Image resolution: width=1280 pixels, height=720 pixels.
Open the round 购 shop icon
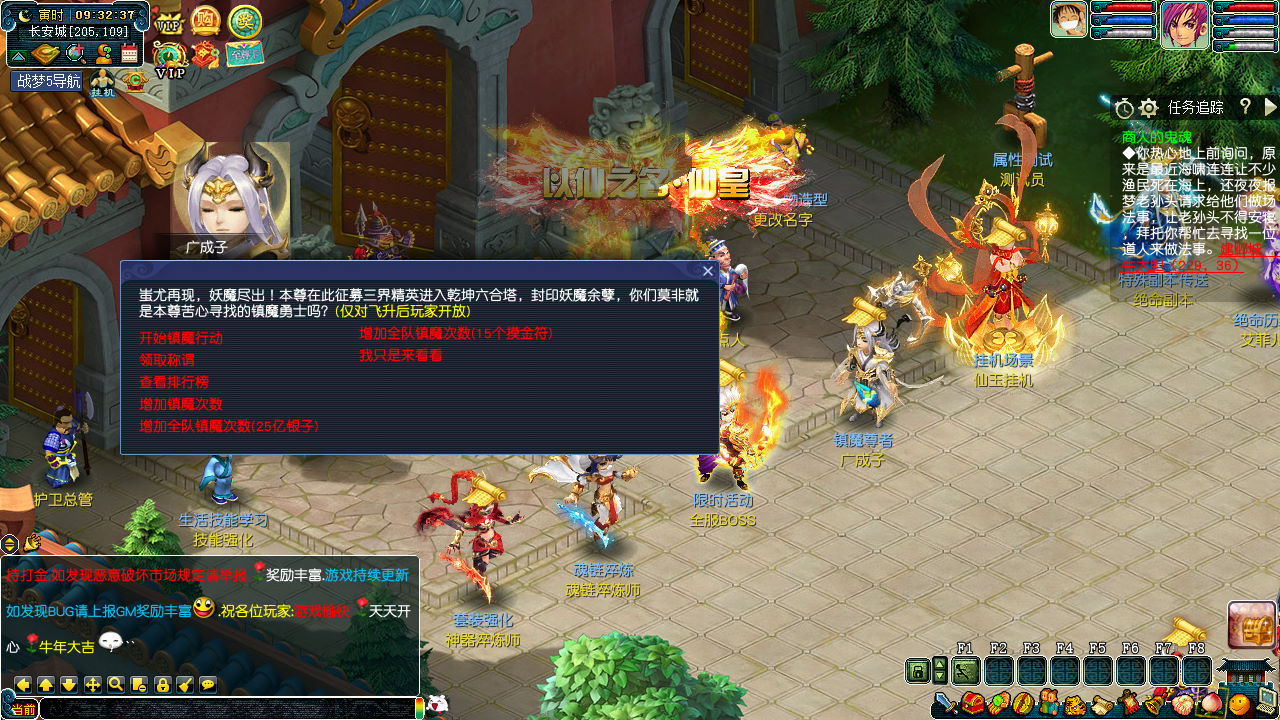(205, 20)
